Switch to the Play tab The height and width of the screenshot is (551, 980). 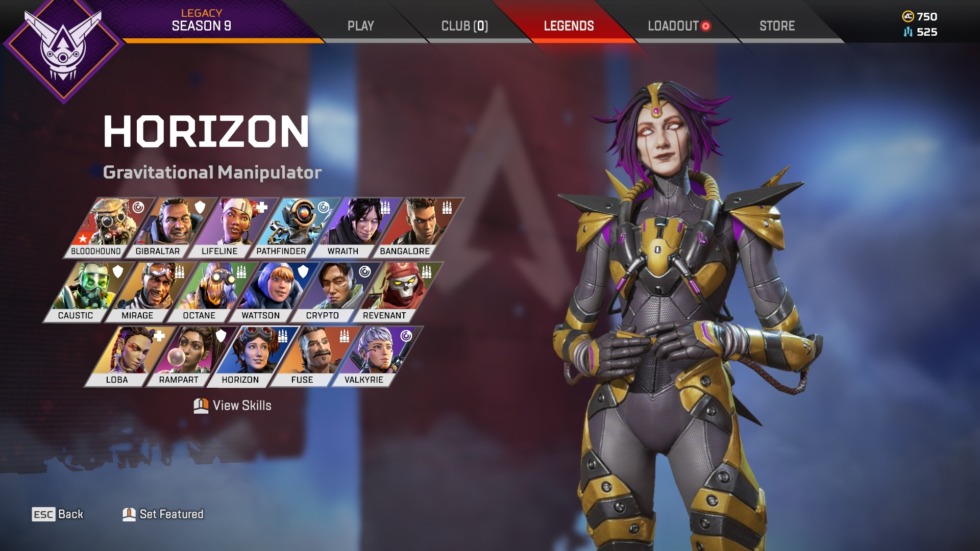360,26
